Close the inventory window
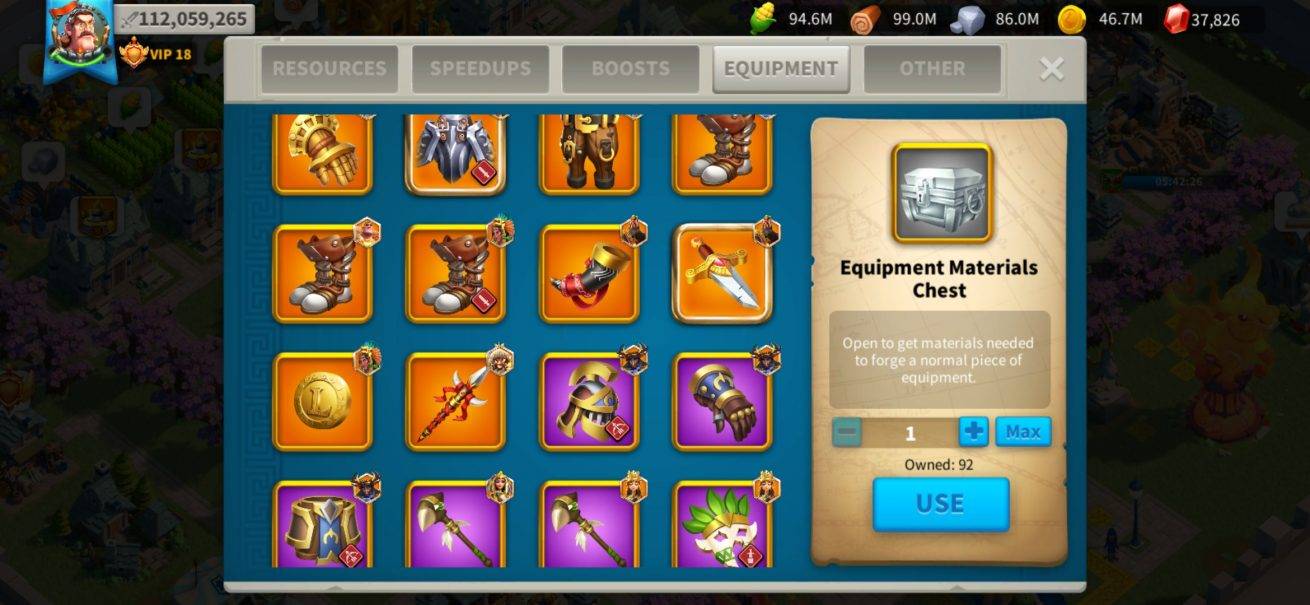 [x=1051, y=68]
